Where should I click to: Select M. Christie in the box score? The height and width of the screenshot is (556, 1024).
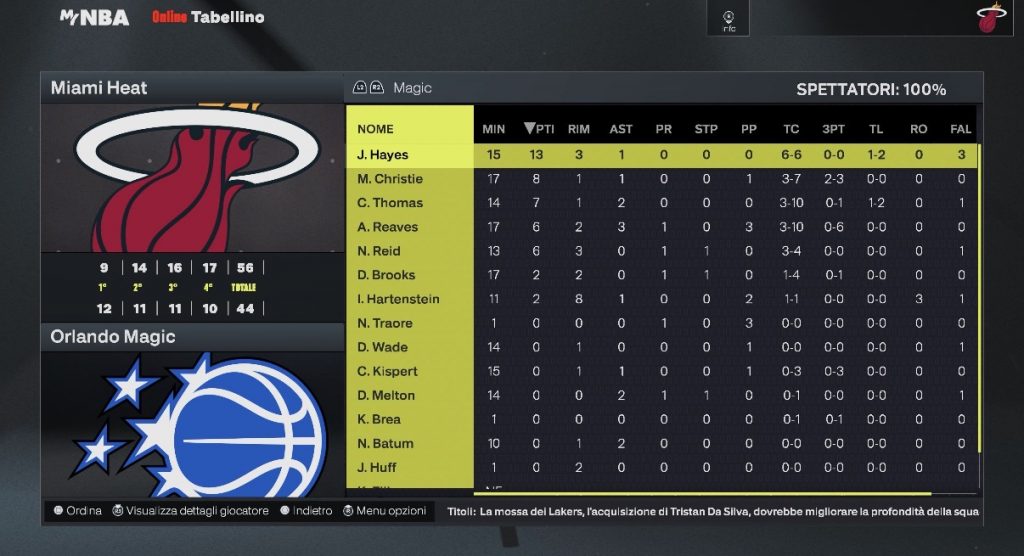tap(390, 179)
